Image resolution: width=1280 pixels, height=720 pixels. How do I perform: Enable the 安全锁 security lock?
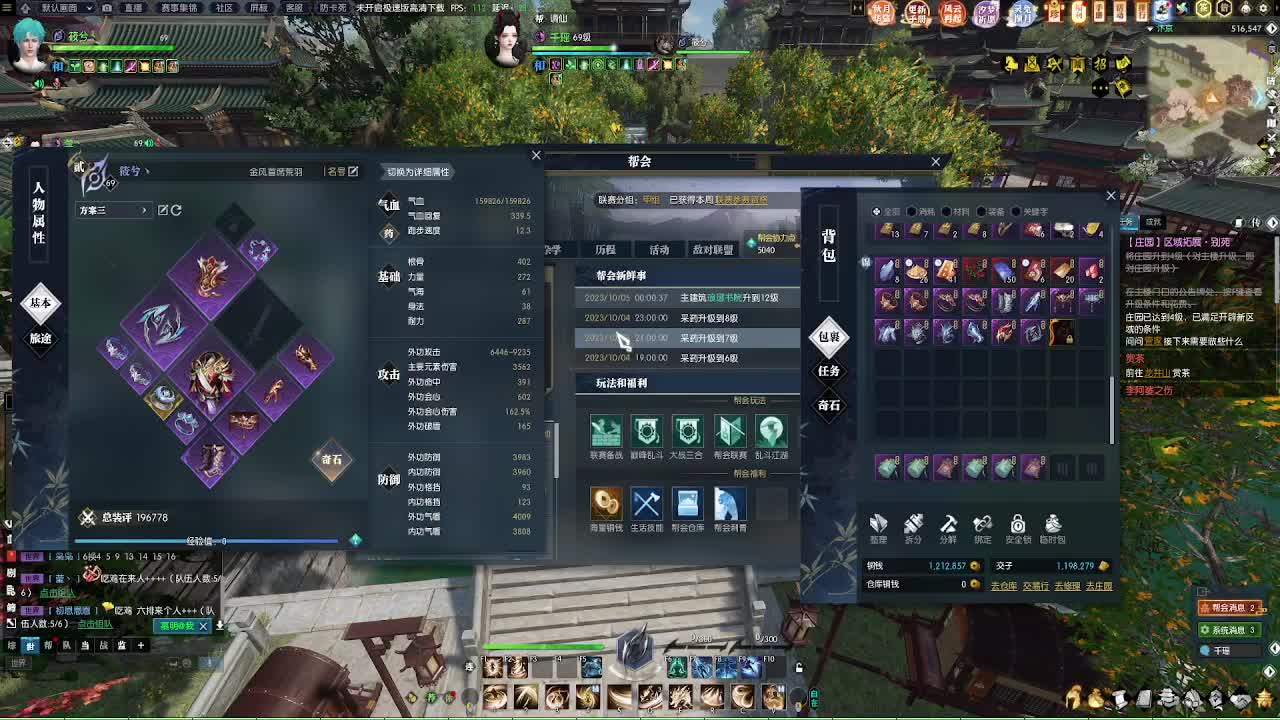(1018, 525)
